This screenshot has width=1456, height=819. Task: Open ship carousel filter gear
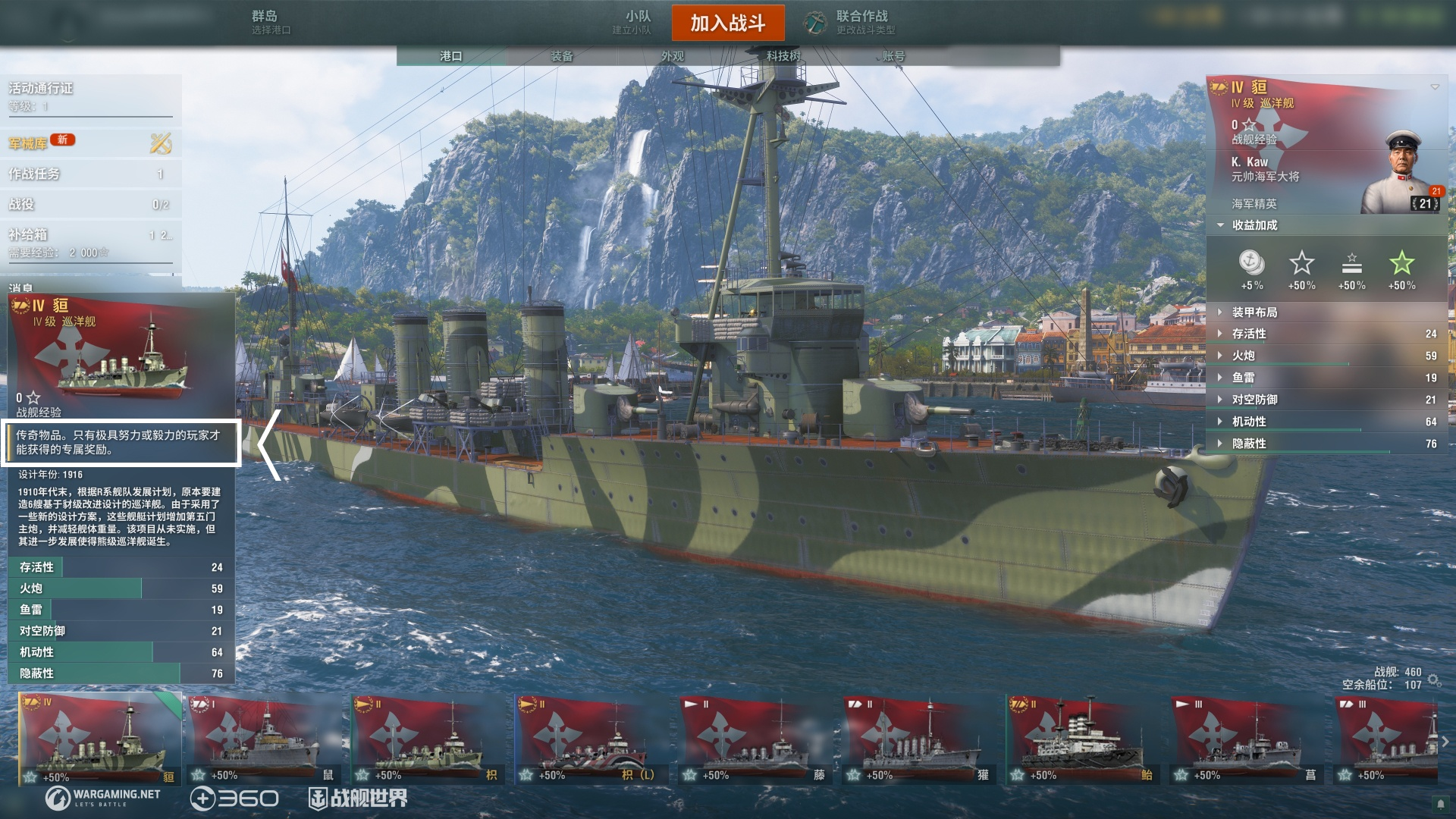point(1434,680)
